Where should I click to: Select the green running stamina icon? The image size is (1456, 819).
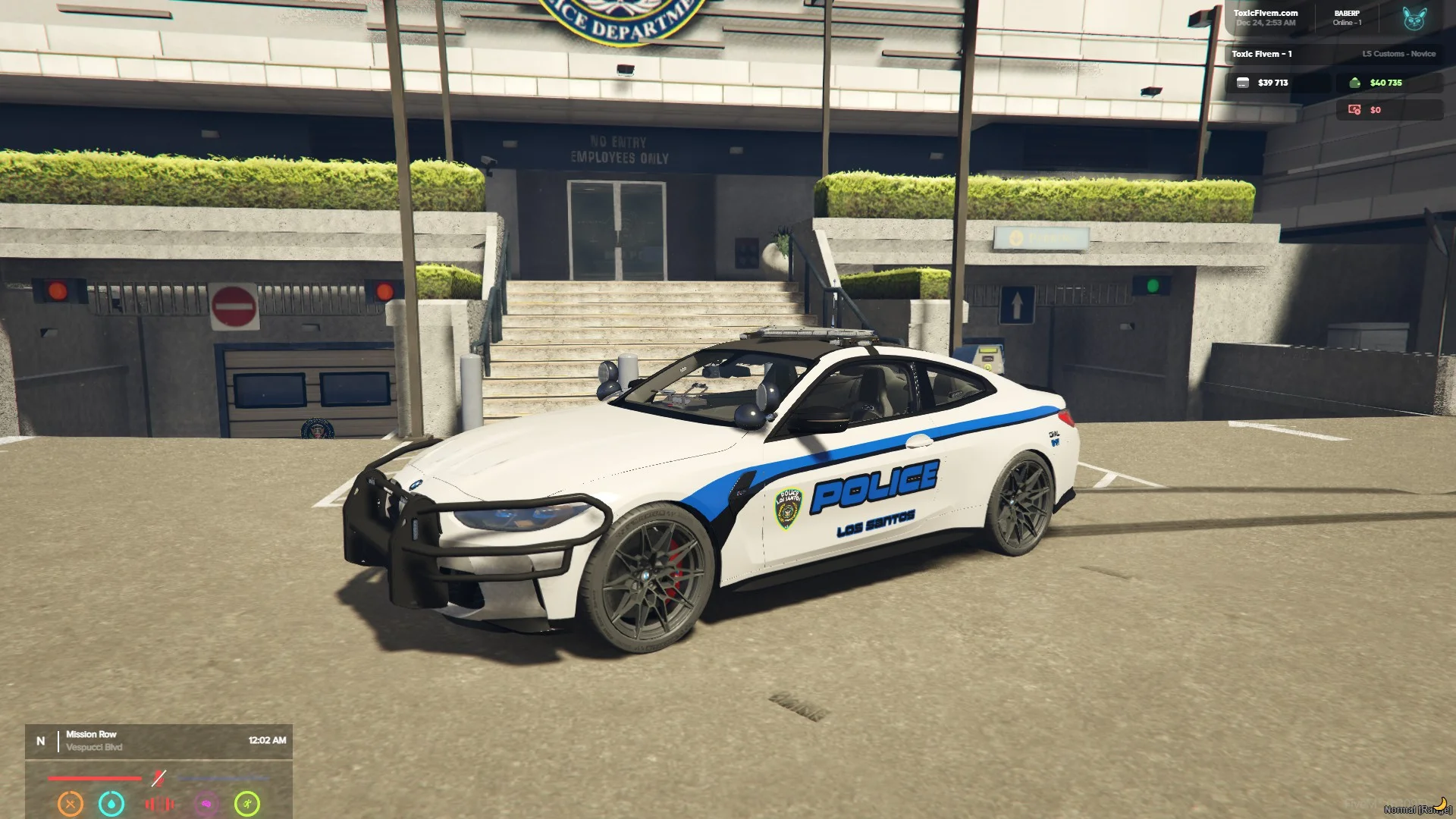tap(247, 803)
